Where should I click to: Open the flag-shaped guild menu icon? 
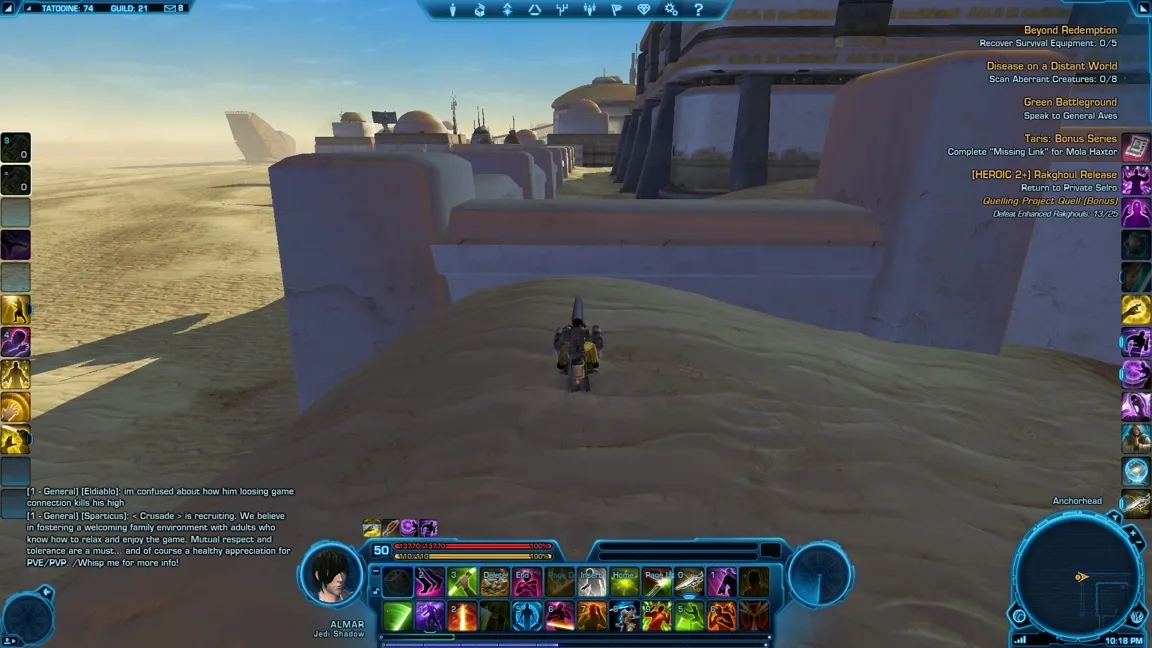point(616,10)
